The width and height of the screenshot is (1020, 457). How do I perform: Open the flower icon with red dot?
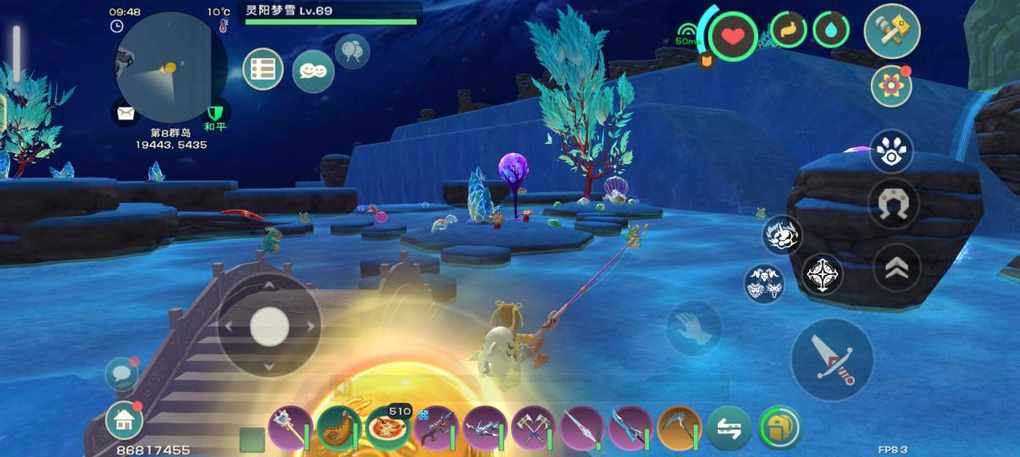tap(890, 86)
